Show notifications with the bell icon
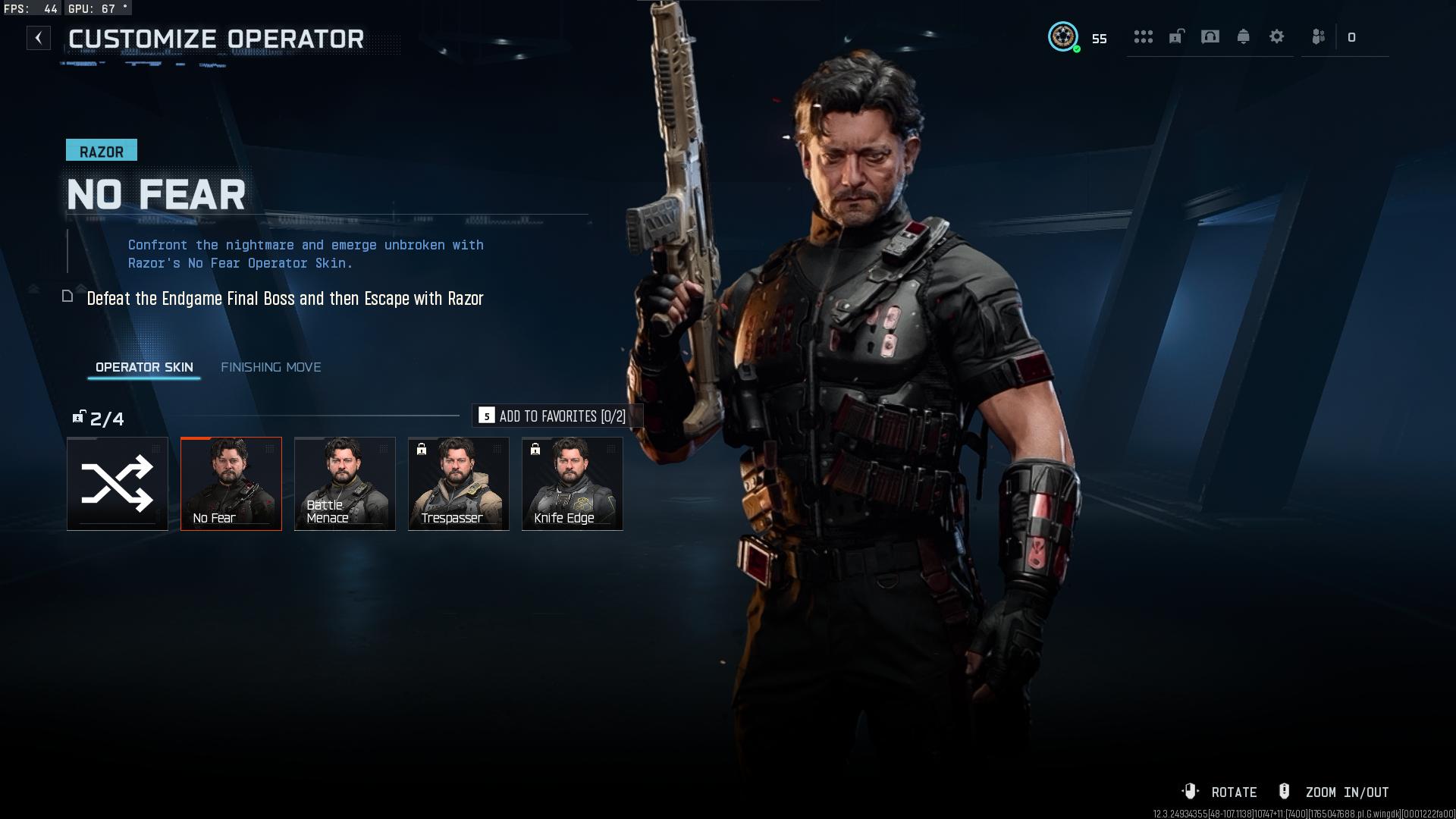The width and height of the screenshot is (1456, 819). tap(1244, 37)
